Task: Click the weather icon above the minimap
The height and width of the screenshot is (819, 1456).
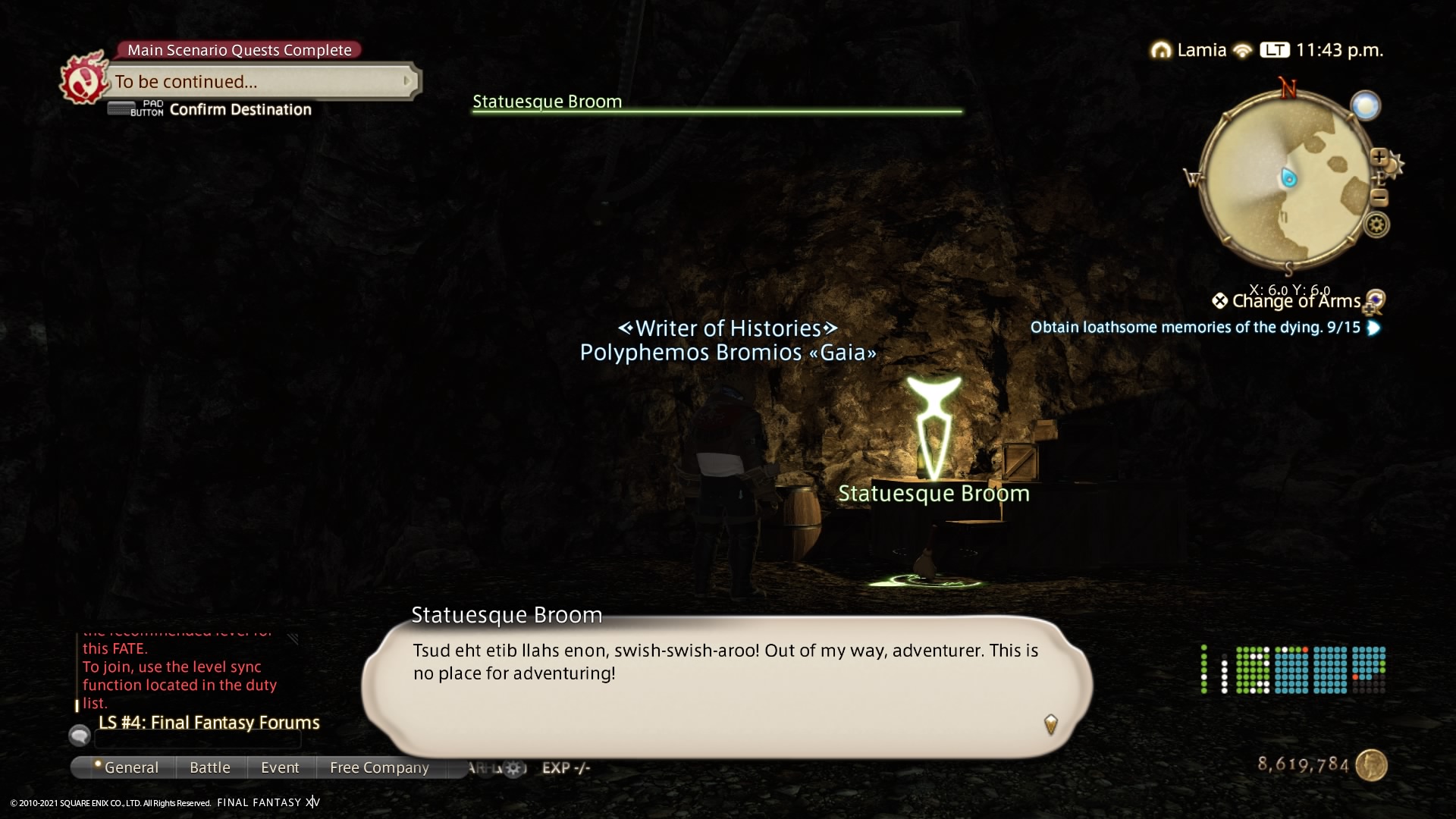Action: click(x=1365, y=105)
